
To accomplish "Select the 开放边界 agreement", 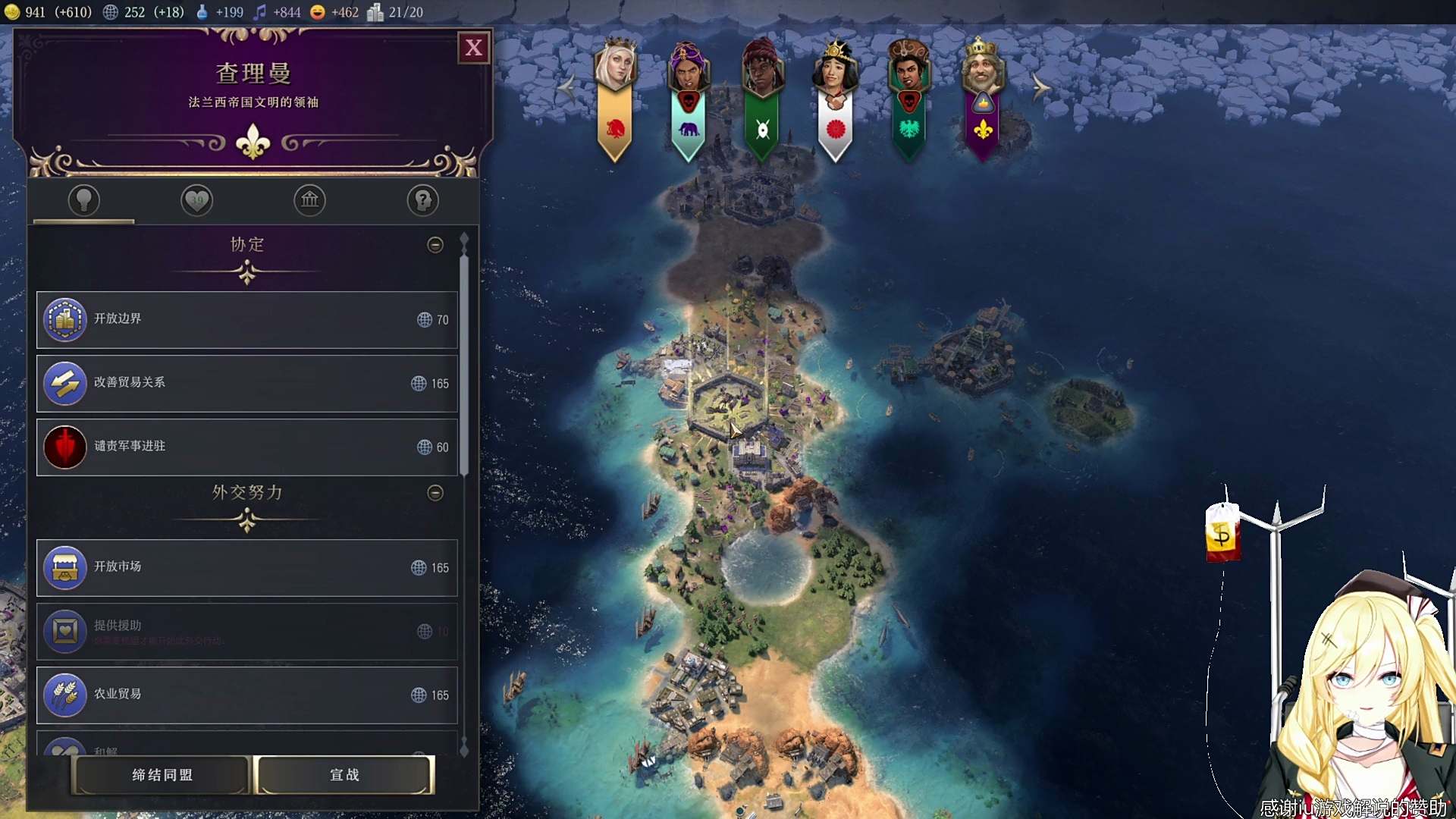I will [x=246, y=320].
